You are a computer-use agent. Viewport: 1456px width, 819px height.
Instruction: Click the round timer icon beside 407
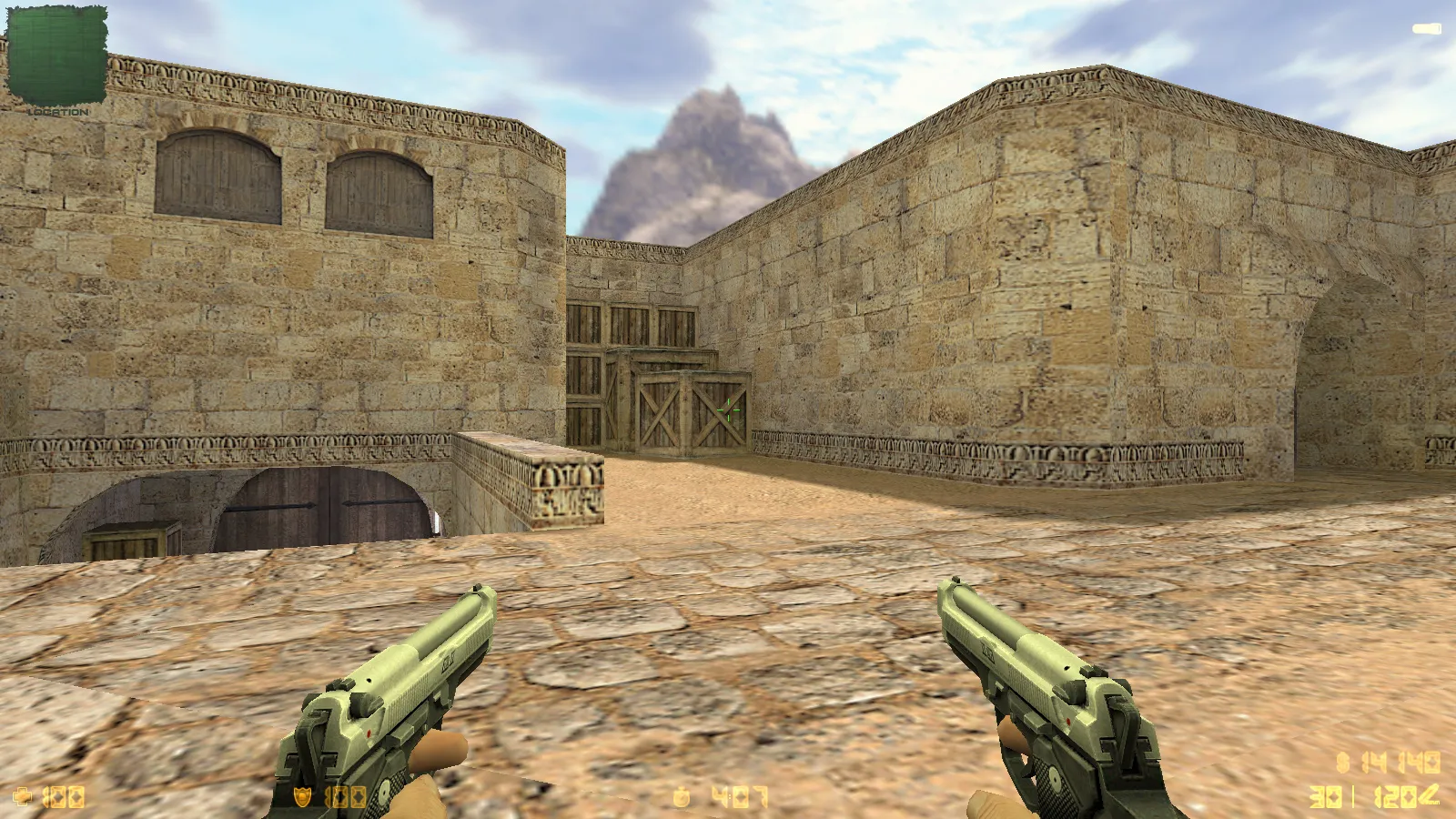pyautogui.click(x=681, y=798)
